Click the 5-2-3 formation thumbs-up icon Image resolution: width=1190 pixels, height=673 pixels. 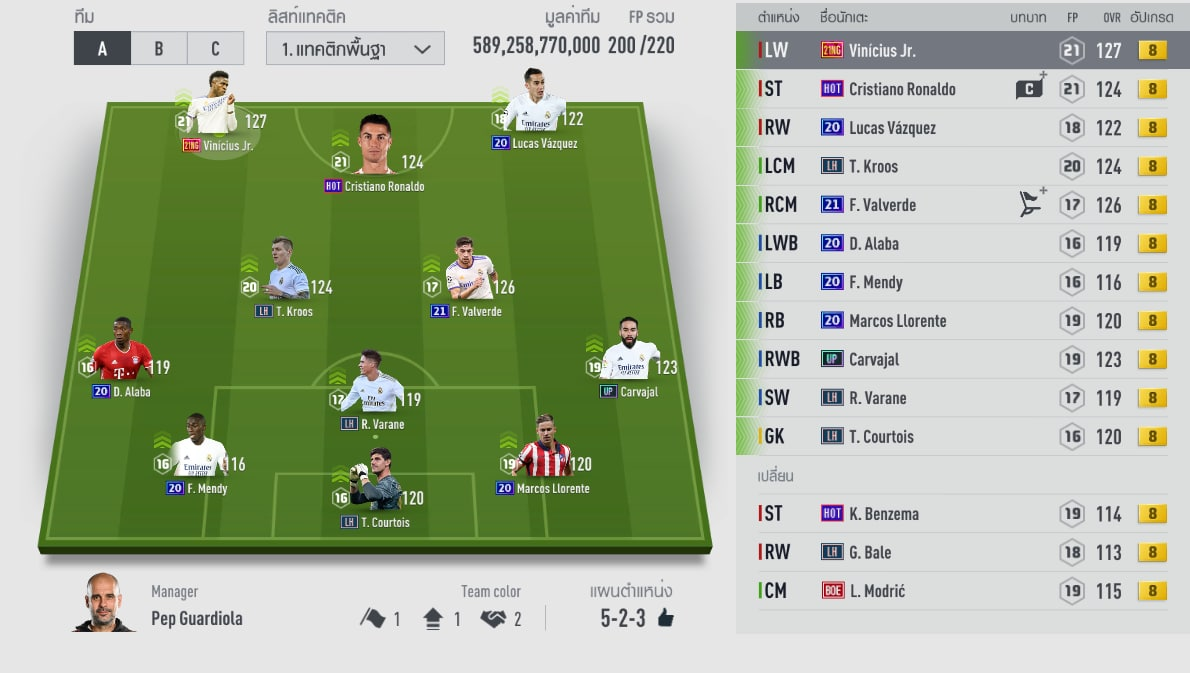pos(665,618)
